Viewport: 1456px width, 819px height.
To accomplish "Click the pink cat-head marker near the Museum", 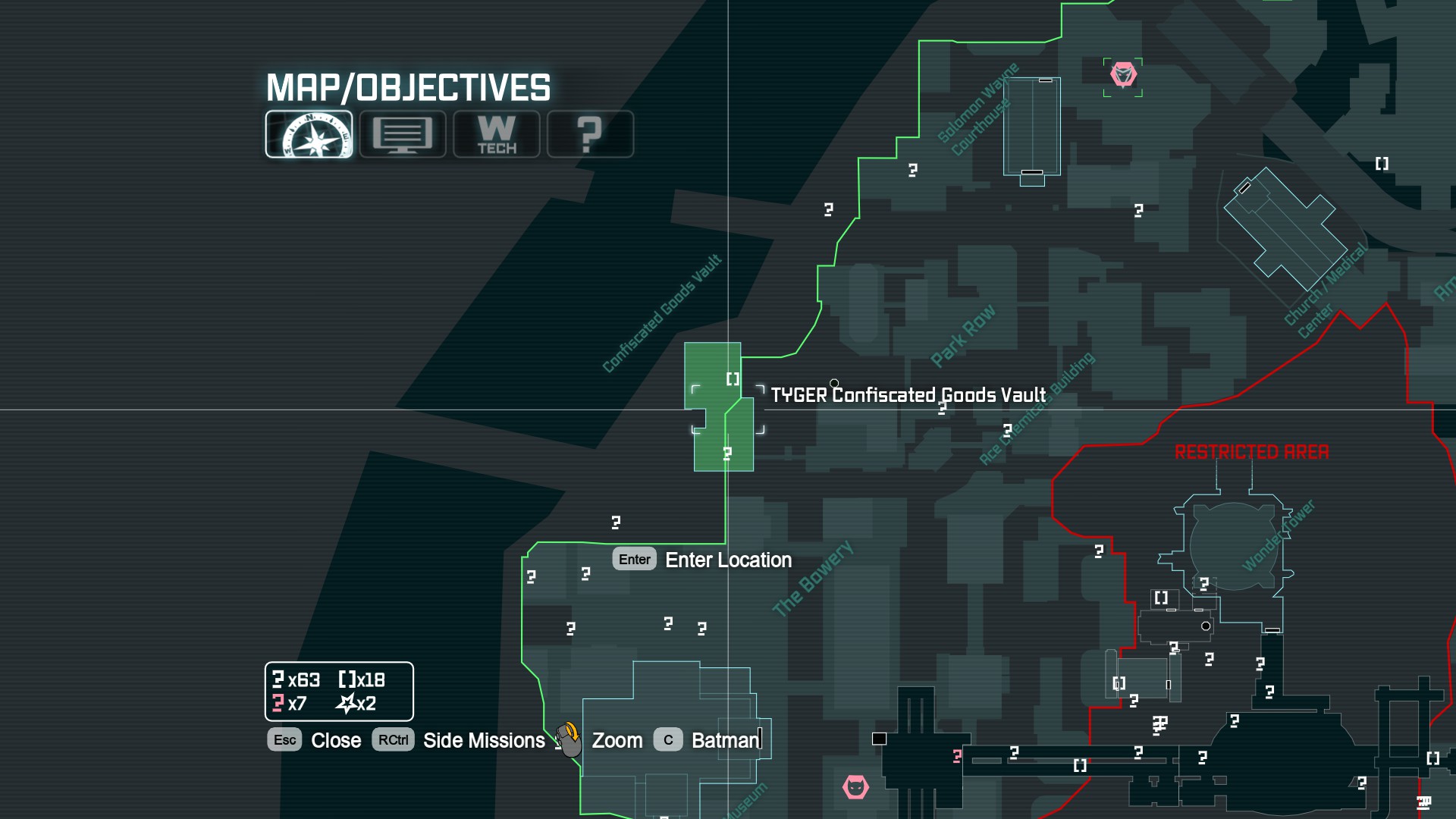I will click(855, 787).
